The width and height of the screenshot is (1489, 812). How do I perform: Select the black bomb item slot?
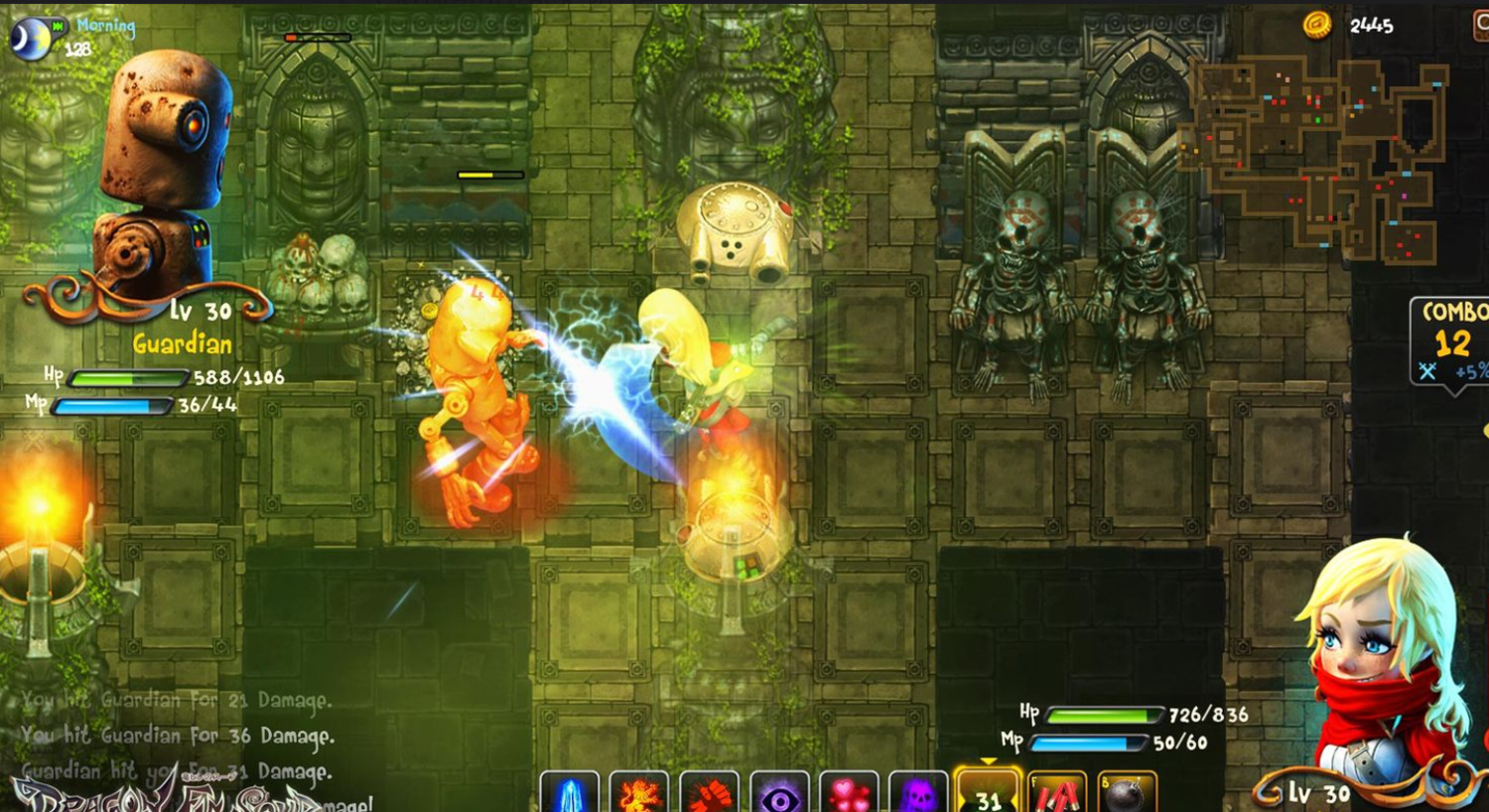(1127, 792)
